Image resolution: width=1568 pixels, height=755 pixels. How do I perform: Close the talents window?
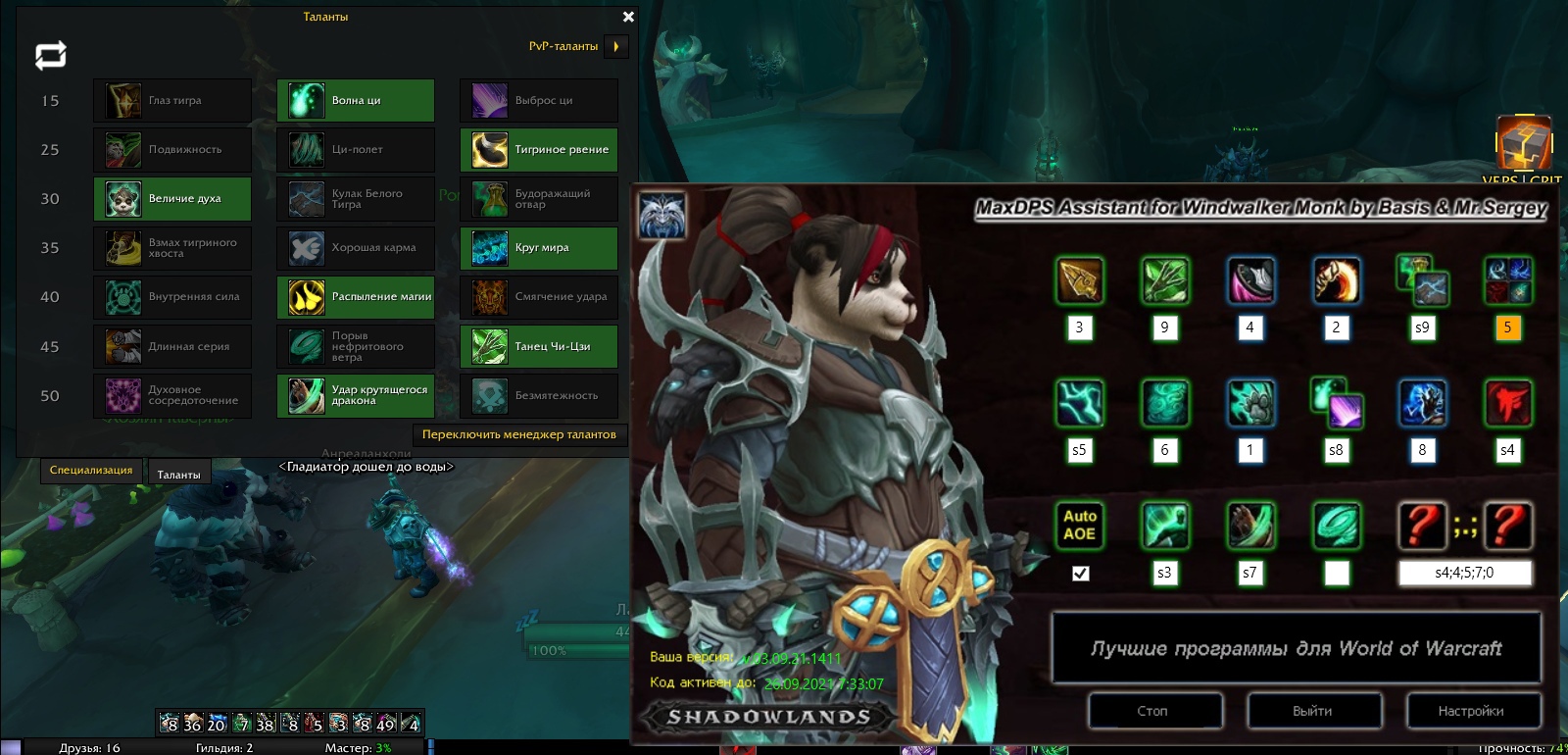(x=628, y=17)
